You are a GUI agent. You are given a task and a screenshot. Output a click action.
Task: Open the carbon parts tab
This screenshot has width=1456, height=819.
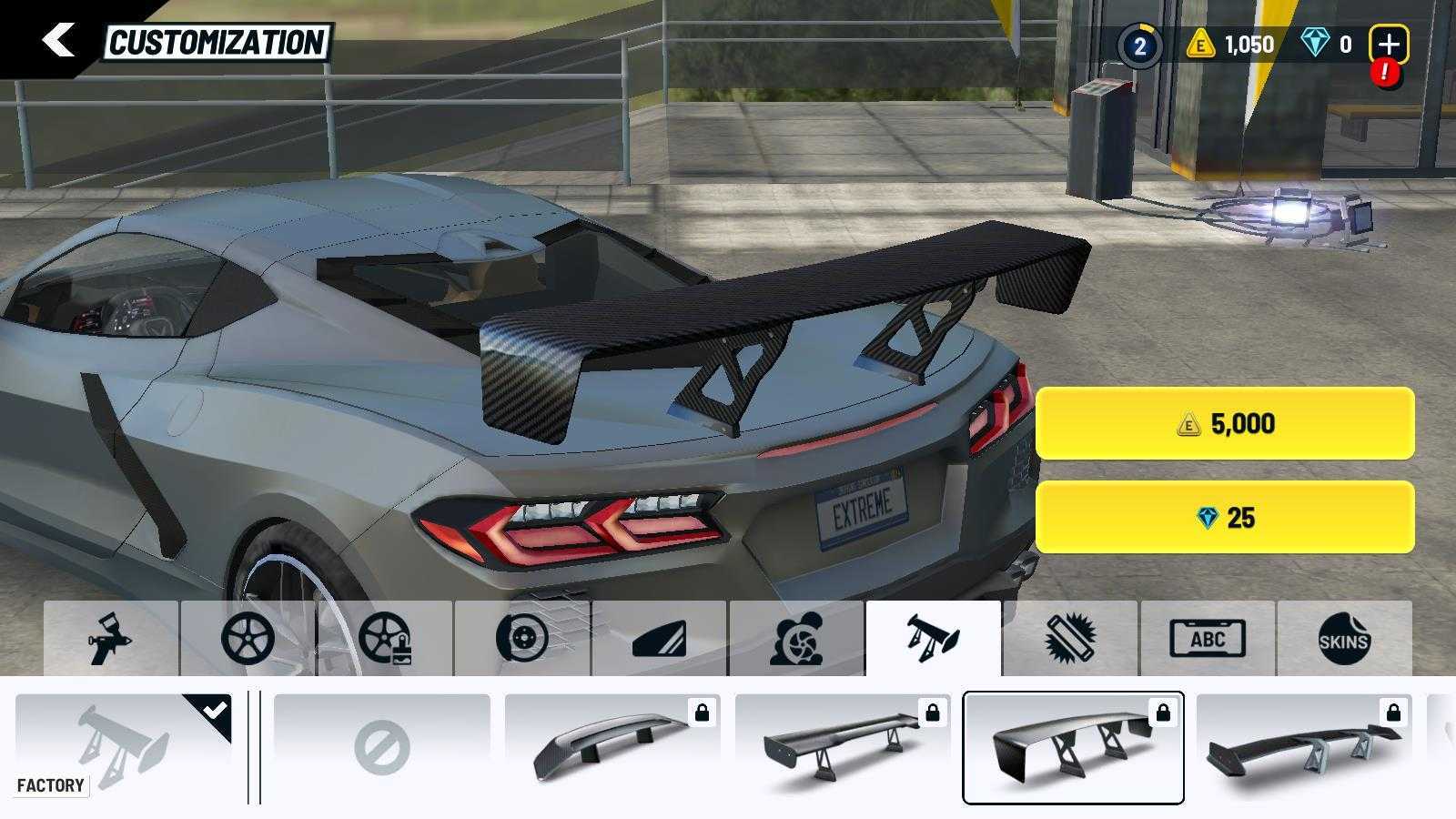[1070, 639]
